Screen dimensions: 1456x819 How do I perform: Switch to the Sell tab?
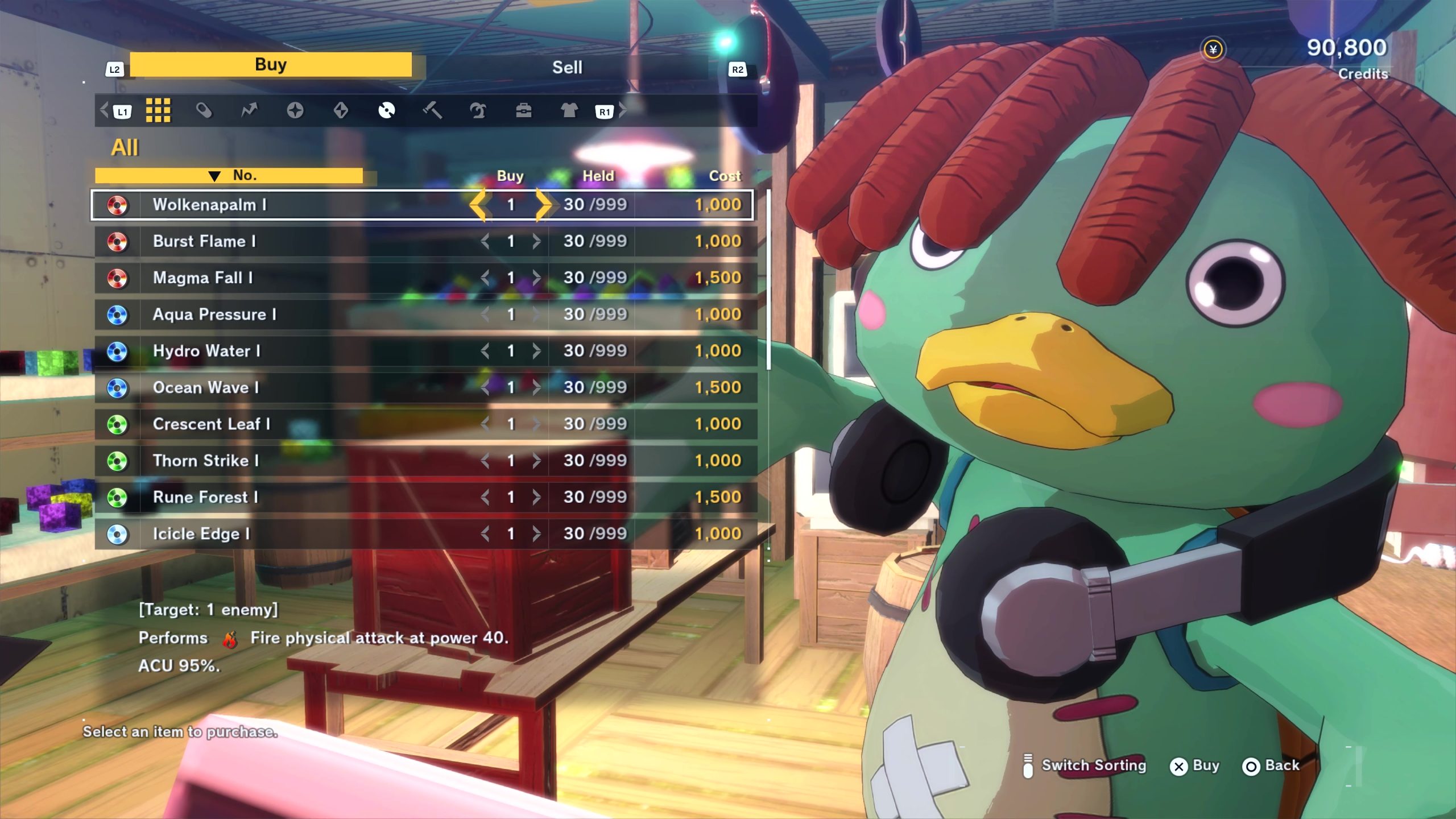567,67
